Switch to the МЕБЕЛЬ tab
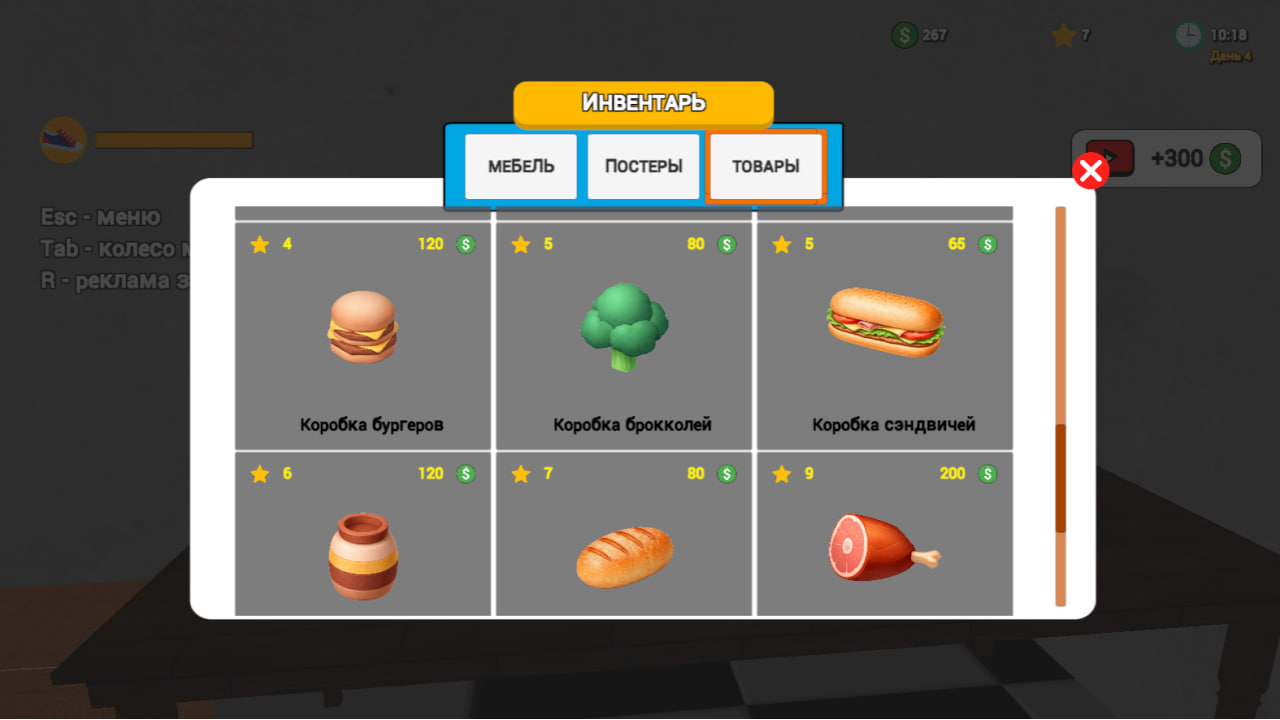This screenshot has width=1280, height=720. click(520, 166)
